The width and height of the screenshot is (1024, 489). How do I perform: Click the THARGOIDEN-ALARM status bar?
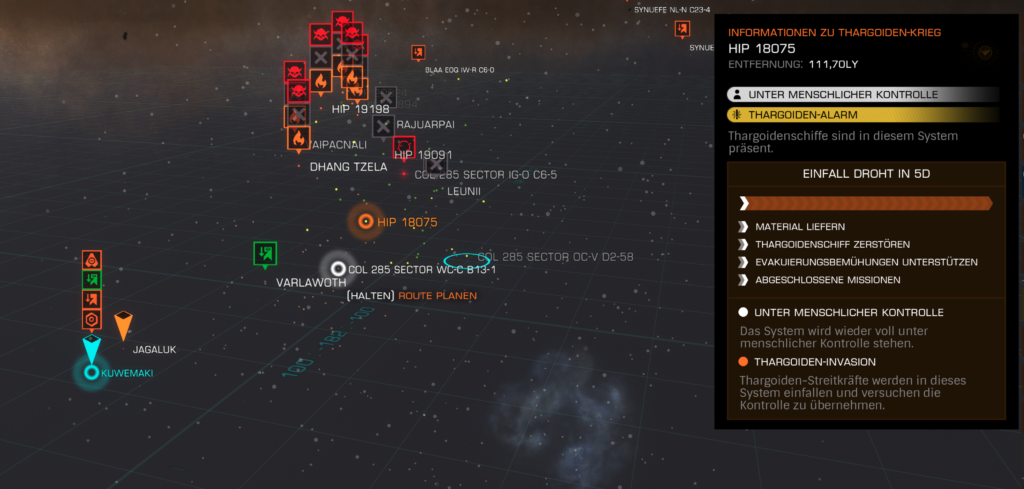click(x=863, y=115)
